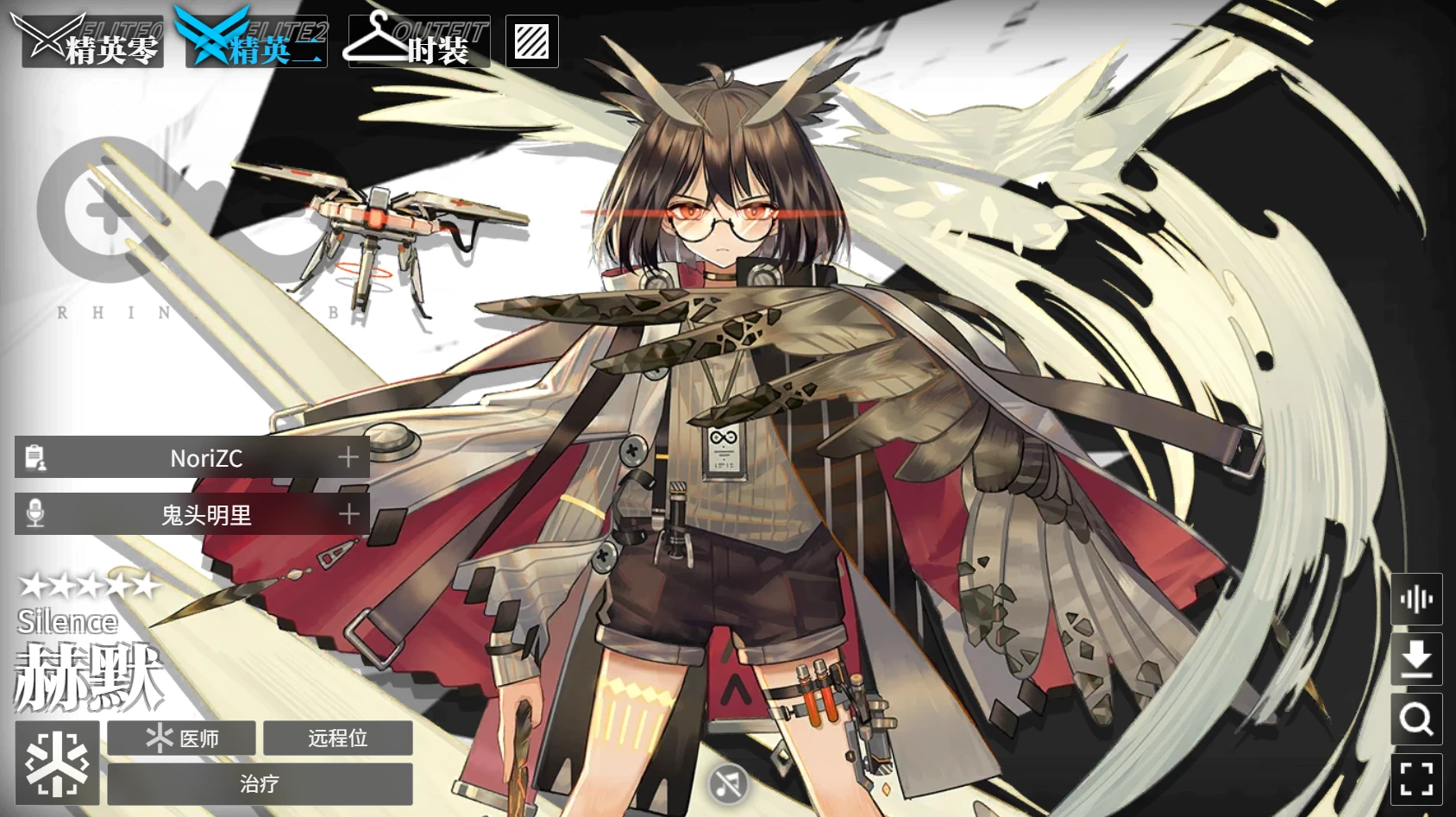The image size is (1456, 817).
Task: Click the 医师 Medic class tag
Action: point(182,738)
